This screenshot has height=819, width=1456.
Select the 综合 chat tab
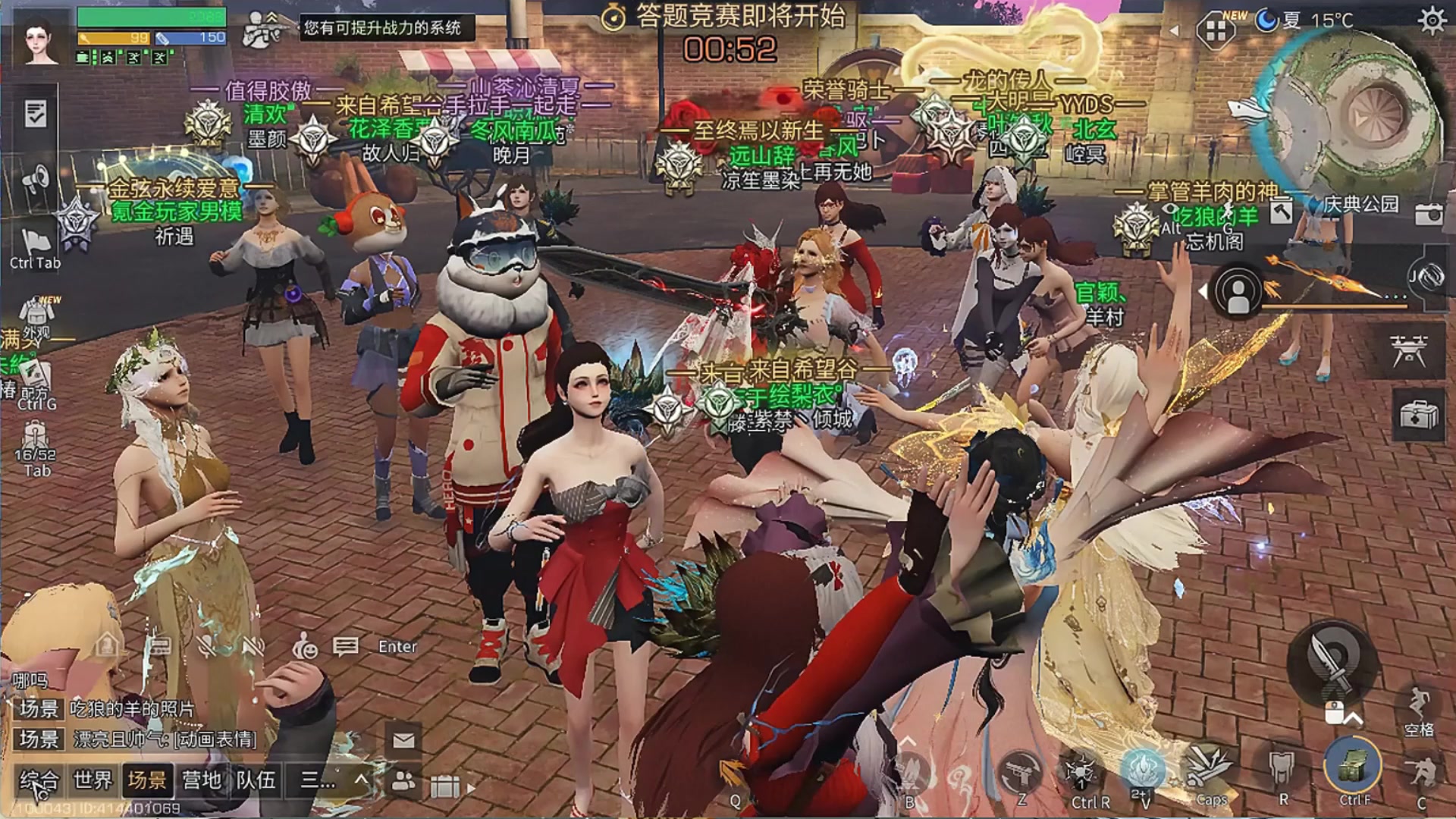(39, 780)
